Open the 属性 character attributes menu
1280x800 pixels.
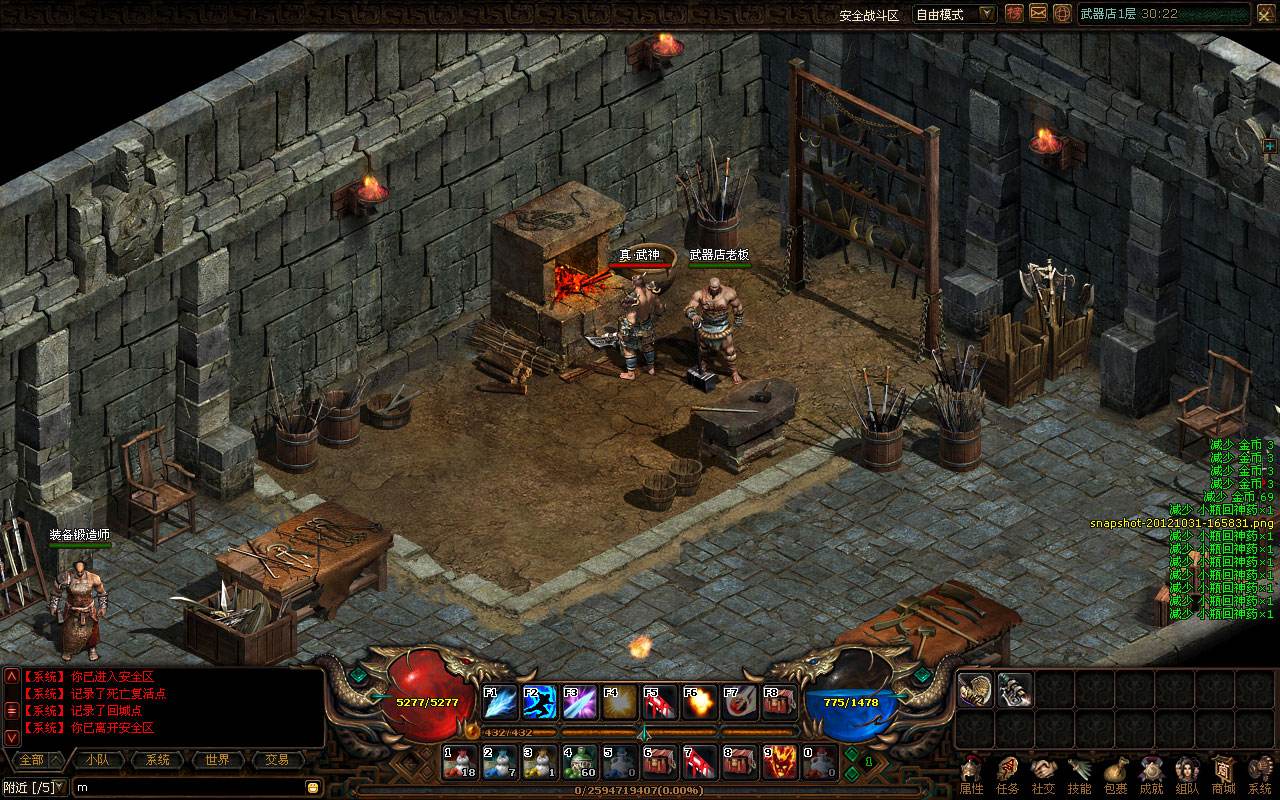tap(971, 776)
